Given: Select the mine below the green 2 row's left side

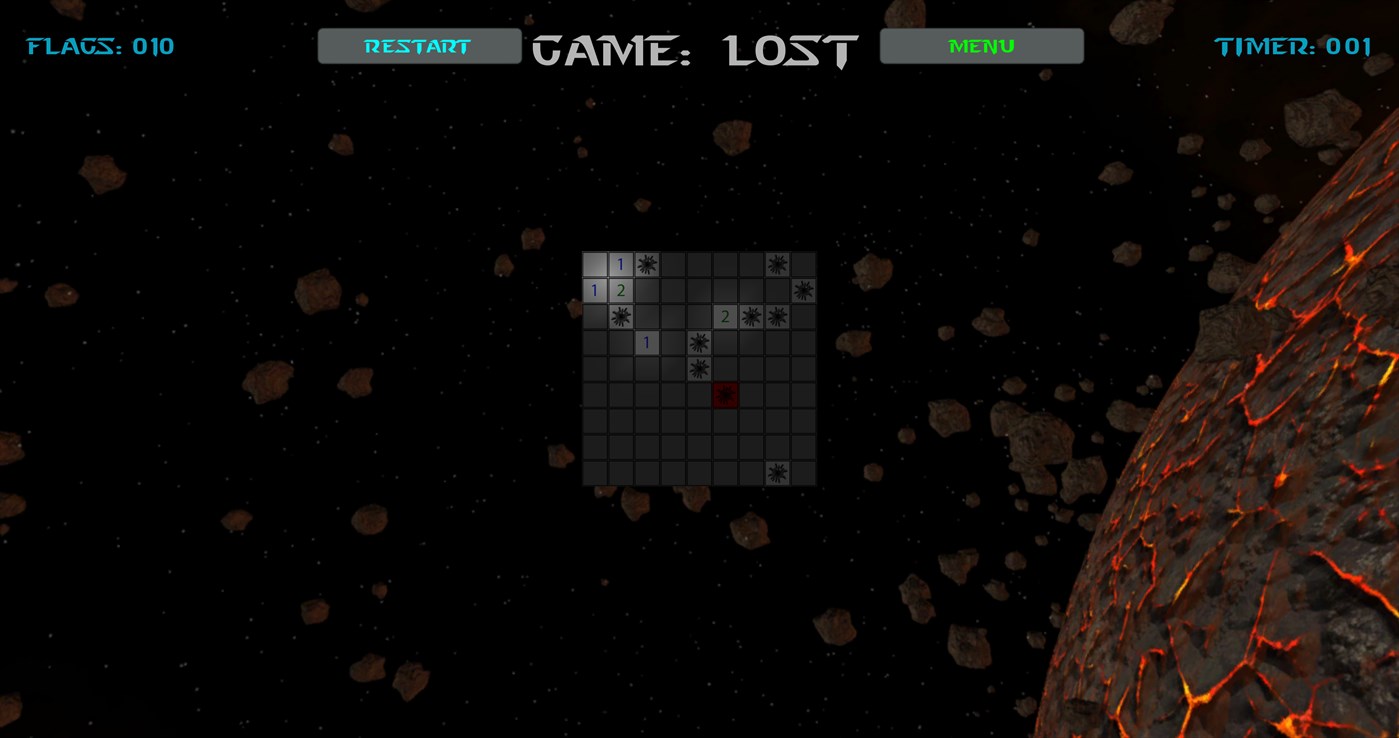Looking at the screenshot, I should click(621, 316).
